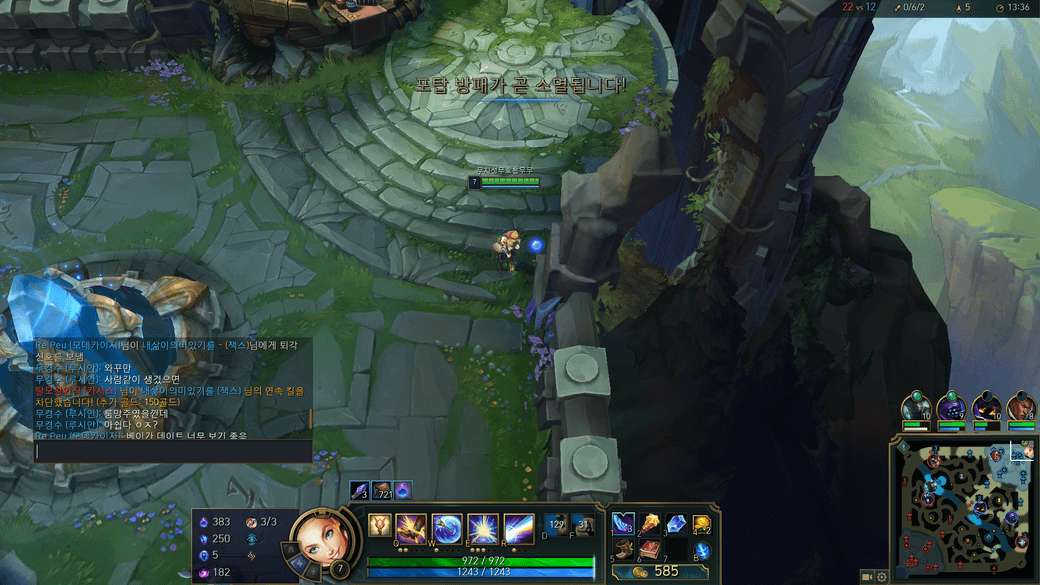The image size is (1040, 585).
Task: Select the blue sapphire crystal item
Action: tap(675, 524)
